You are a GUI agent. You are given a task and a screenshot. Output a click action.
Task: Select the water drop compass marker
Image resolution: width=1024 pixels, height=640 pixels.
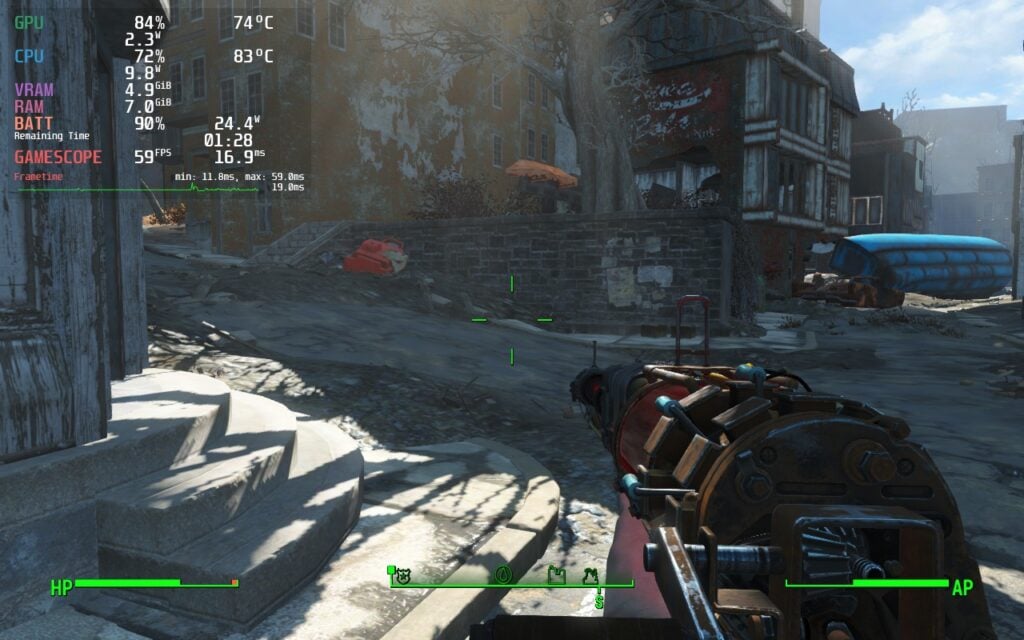[x=503, y=575]
